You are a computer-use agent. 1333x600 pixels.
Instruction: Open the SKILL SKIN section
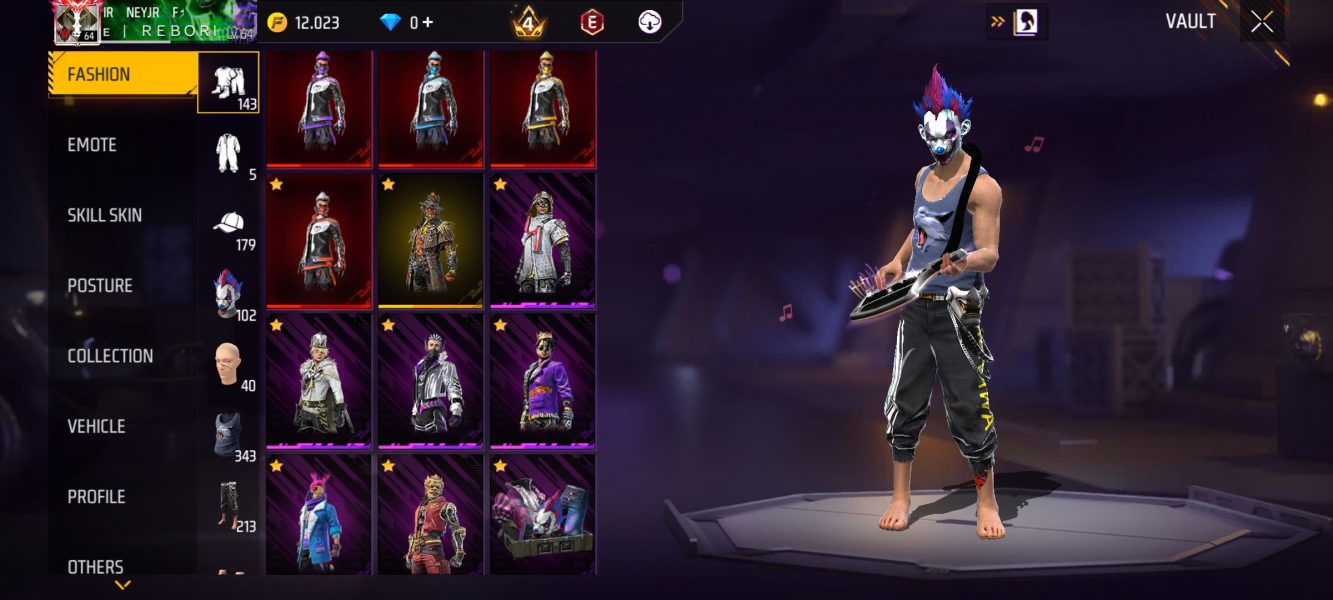[104, 215]
